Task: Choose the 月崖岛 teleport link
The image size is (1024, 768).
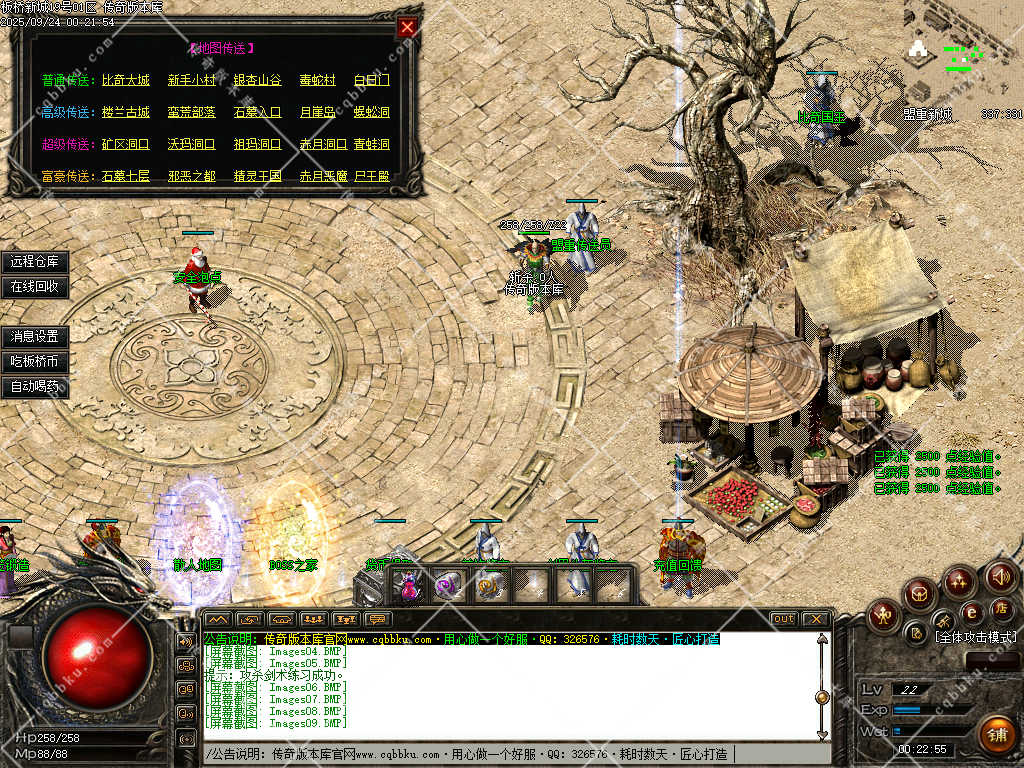Action: (318, 112)
